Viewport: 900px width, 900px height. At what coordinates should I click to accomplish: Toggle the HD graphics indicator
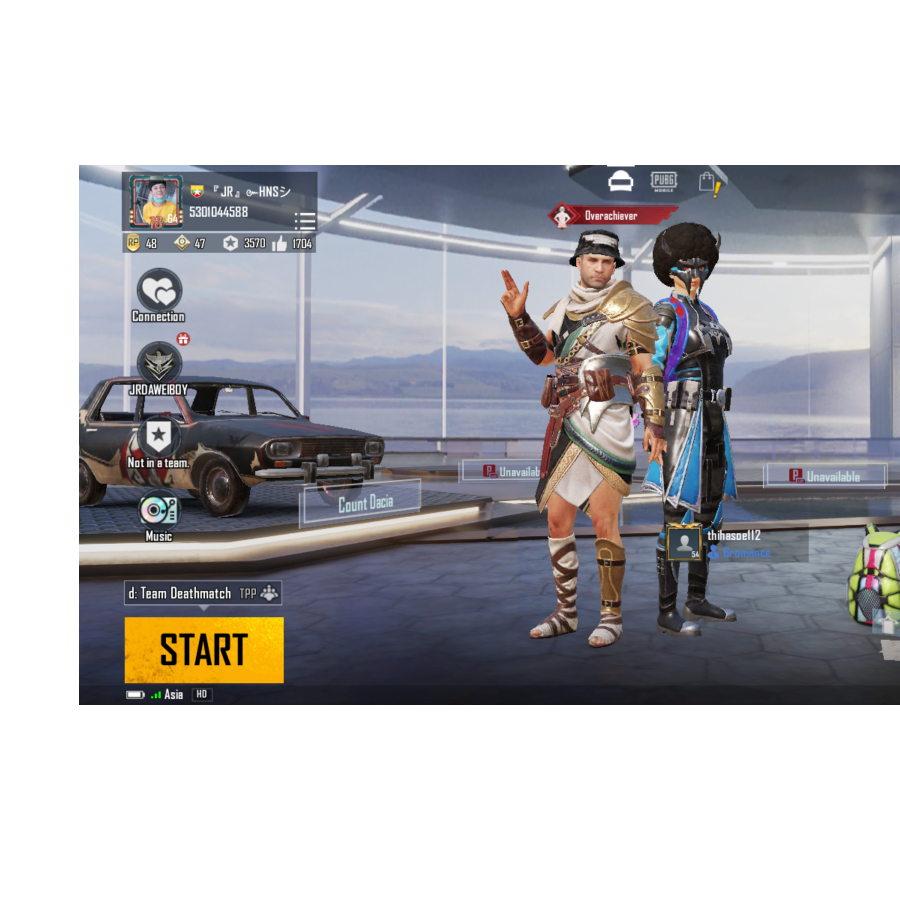click(x=201, y=694)
